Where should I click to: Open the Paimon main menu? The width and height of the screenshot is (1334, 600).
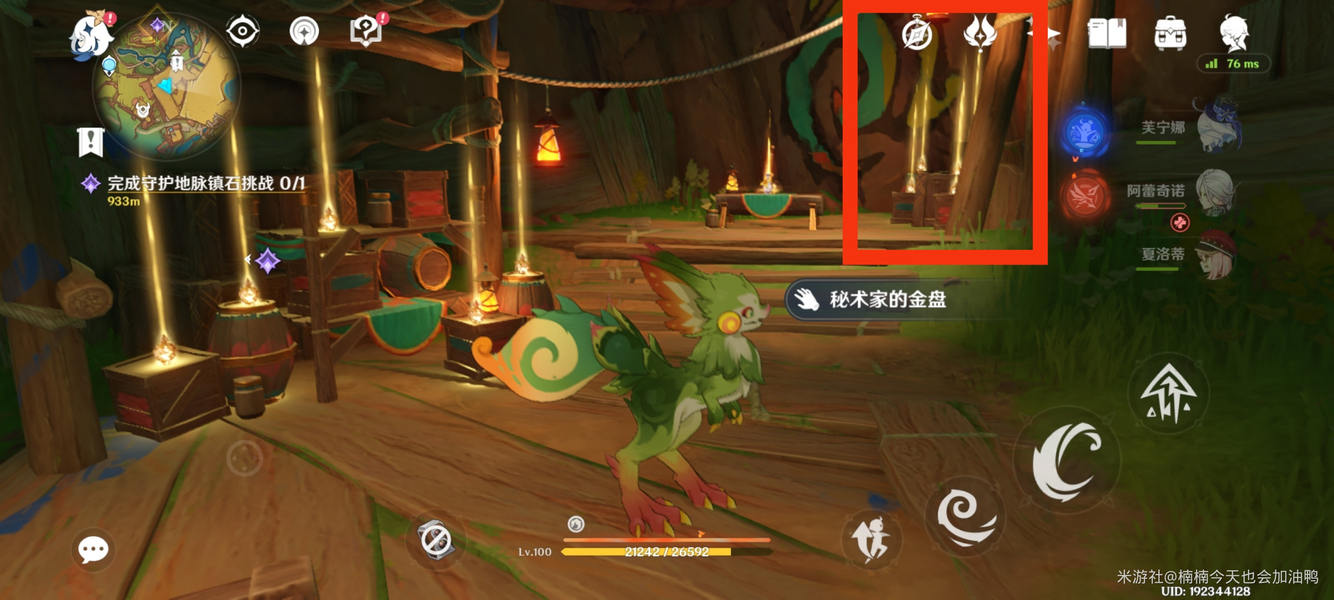tap(91, 35)
